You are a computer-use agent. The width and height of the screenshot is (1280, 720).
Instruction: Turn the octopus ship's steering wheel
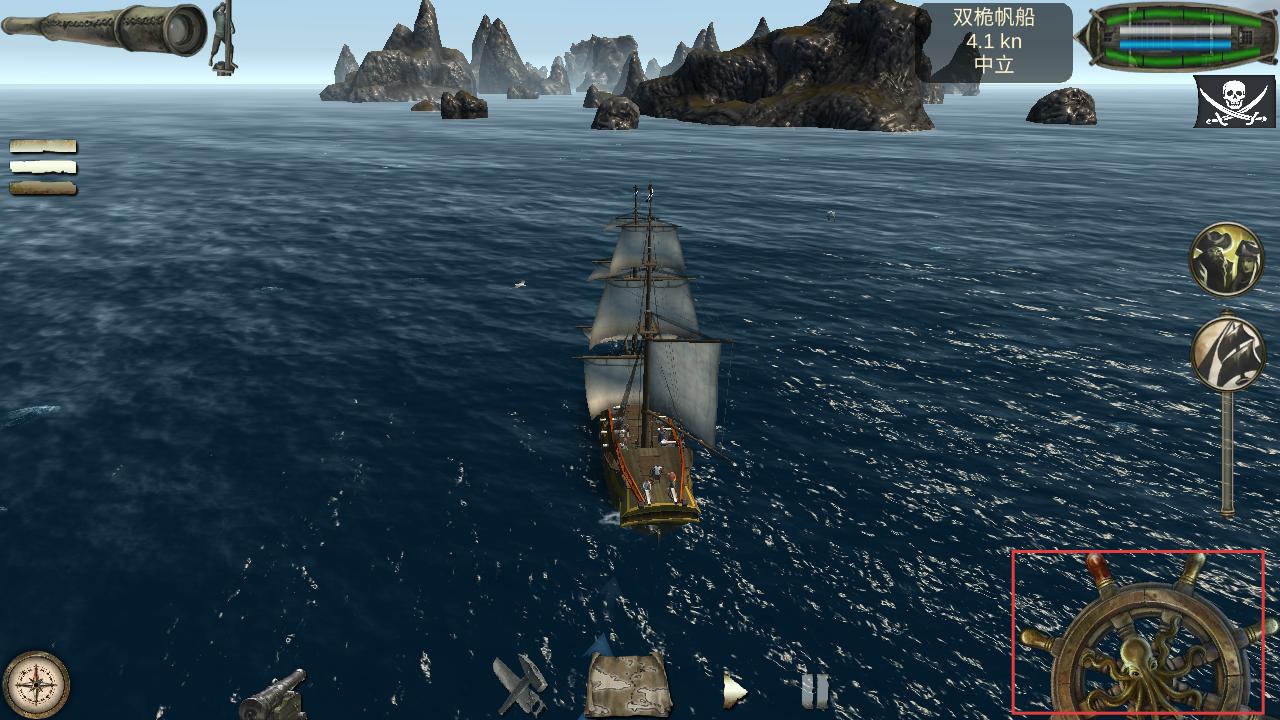click(1151, 651)
